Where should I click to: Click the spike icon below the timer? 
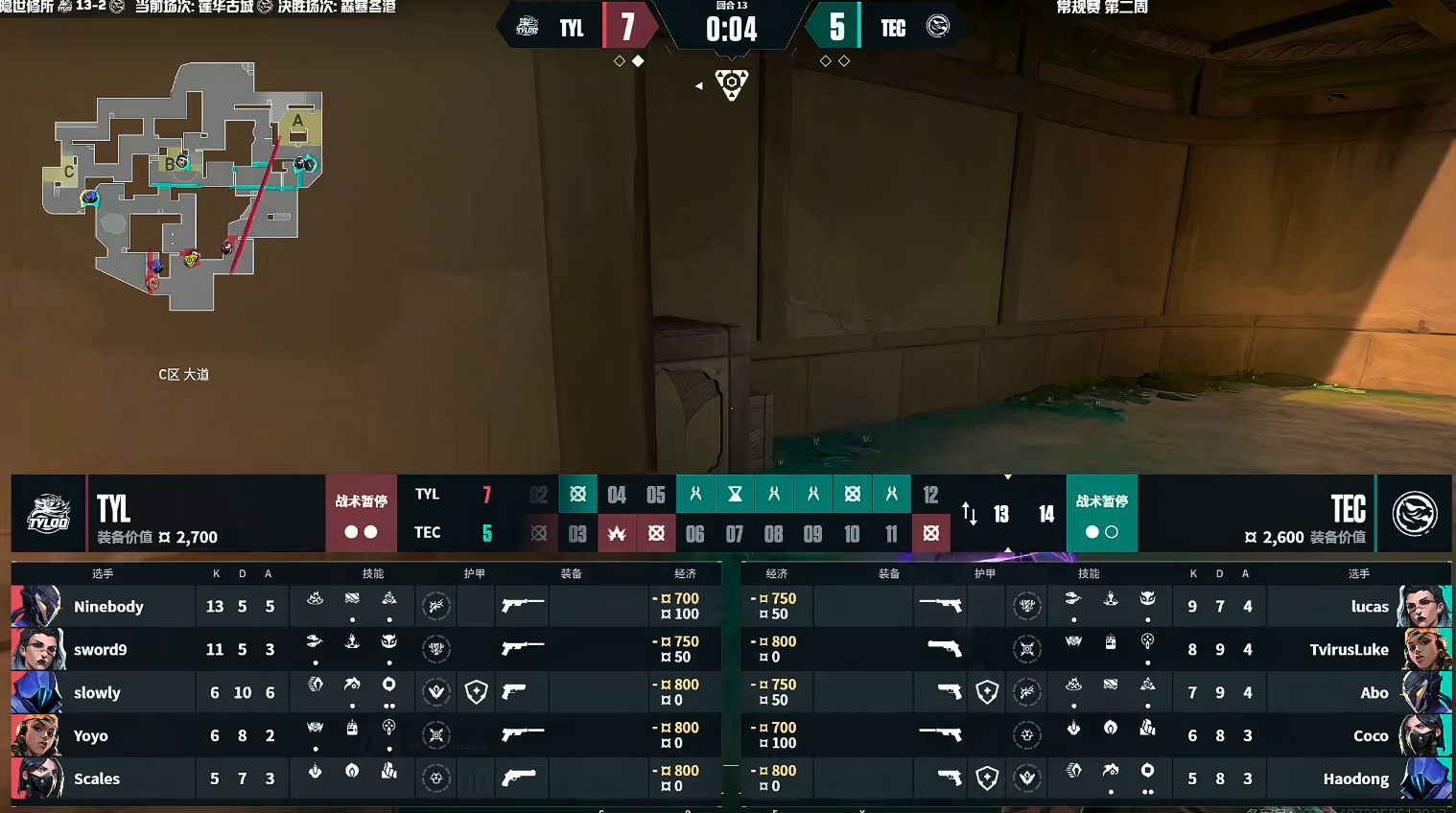[731, 84]
